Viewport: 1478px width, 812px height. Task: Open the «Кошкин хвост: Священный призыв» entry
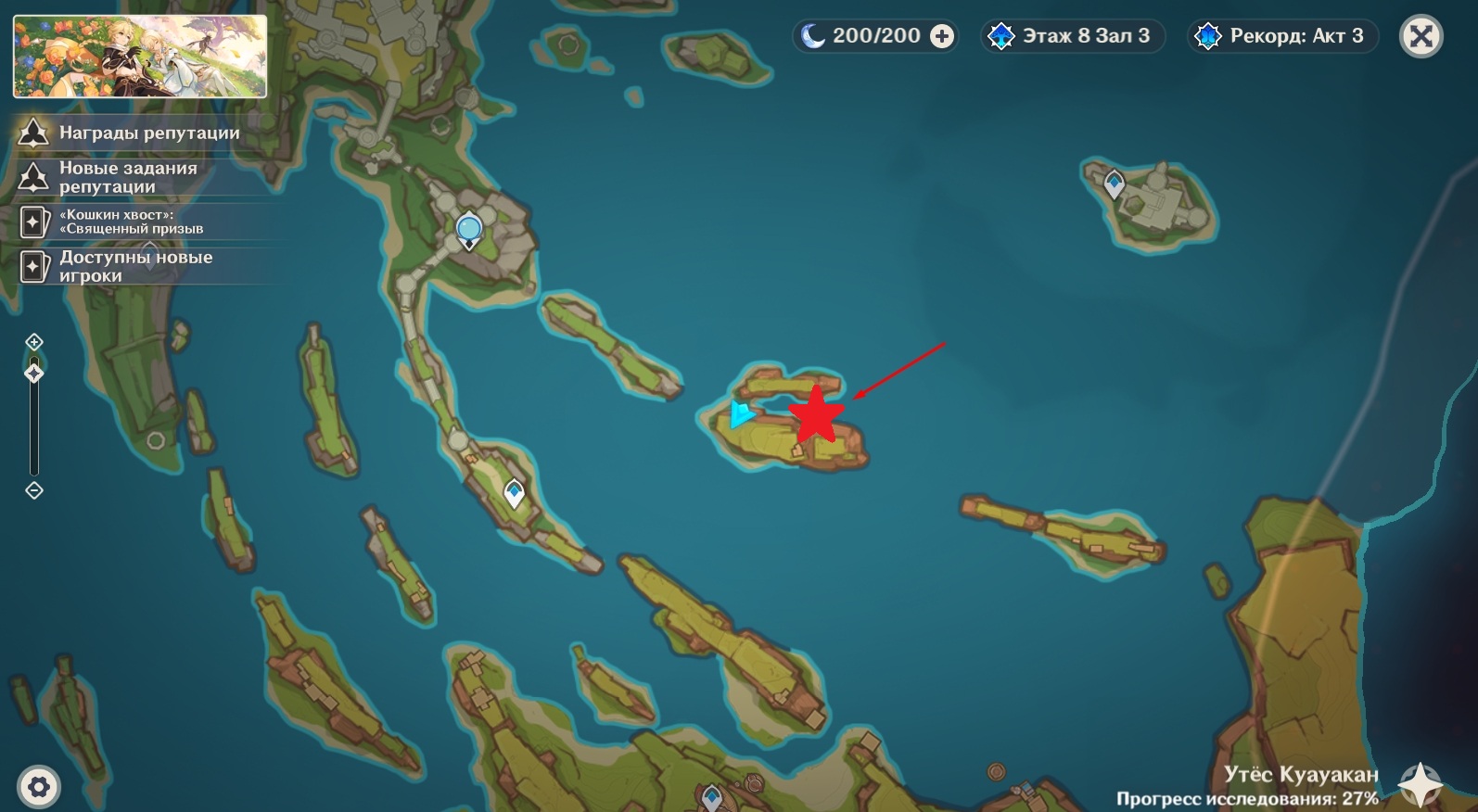tap(130, 222)
